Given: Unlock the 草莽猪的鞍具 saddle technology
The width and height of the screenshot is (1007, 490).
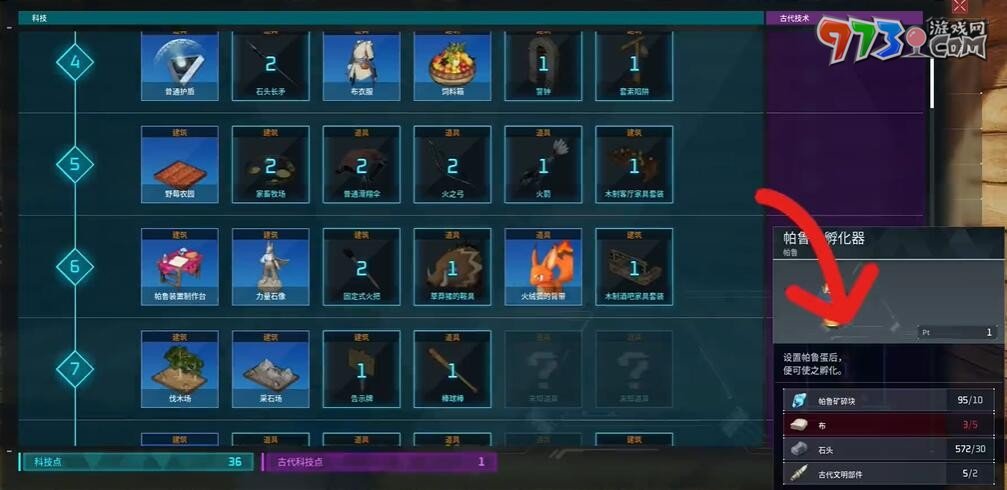Looking at the screenshot, I should (452, 266).
